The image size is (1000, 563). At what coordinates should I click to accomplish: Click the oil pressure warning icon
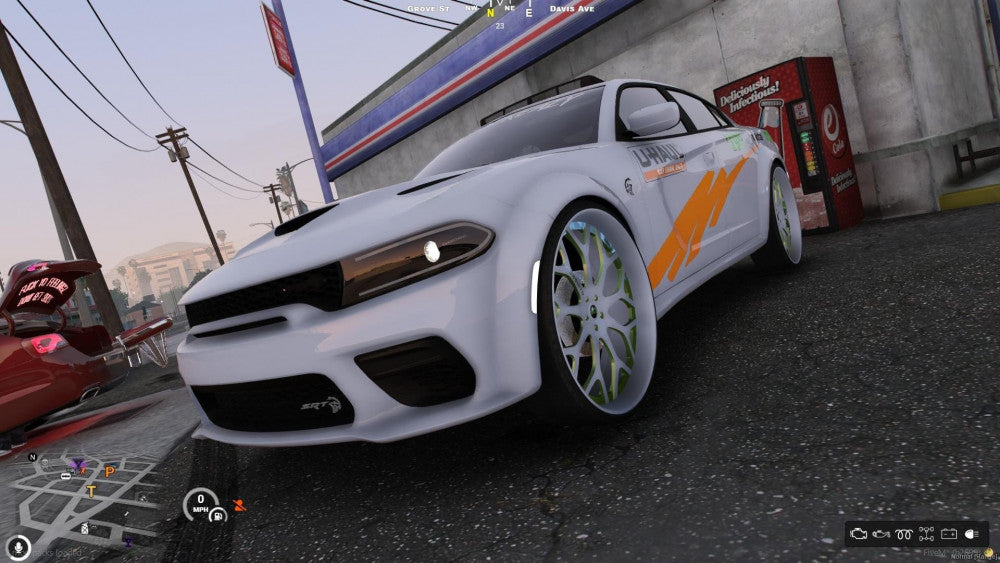coord(882,534)
